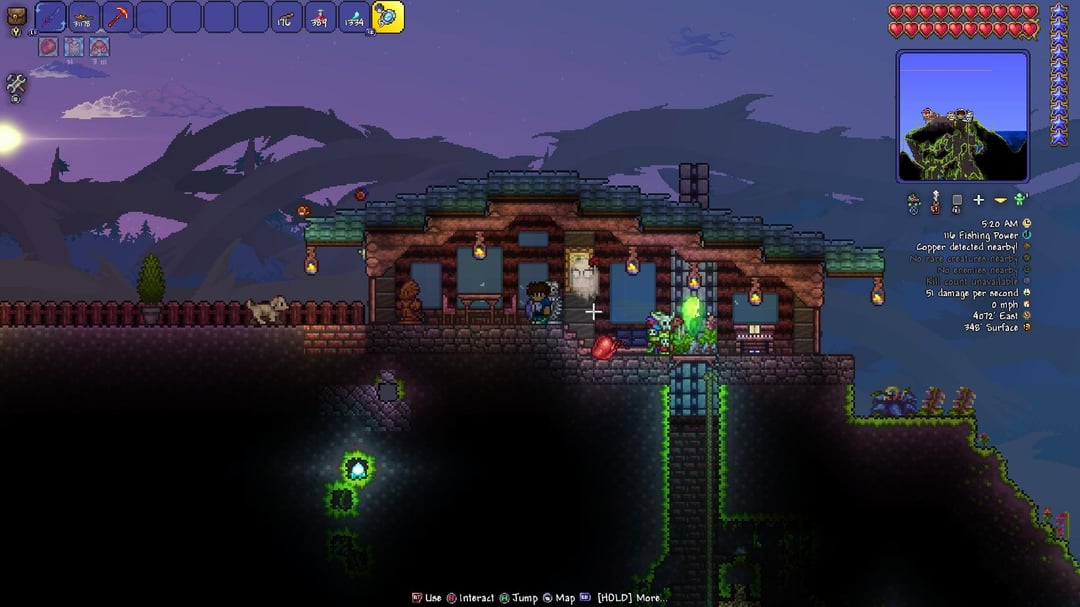Select the red pickaxe hotbar slot
The image size is (1080, 607).
coord(117,17)
